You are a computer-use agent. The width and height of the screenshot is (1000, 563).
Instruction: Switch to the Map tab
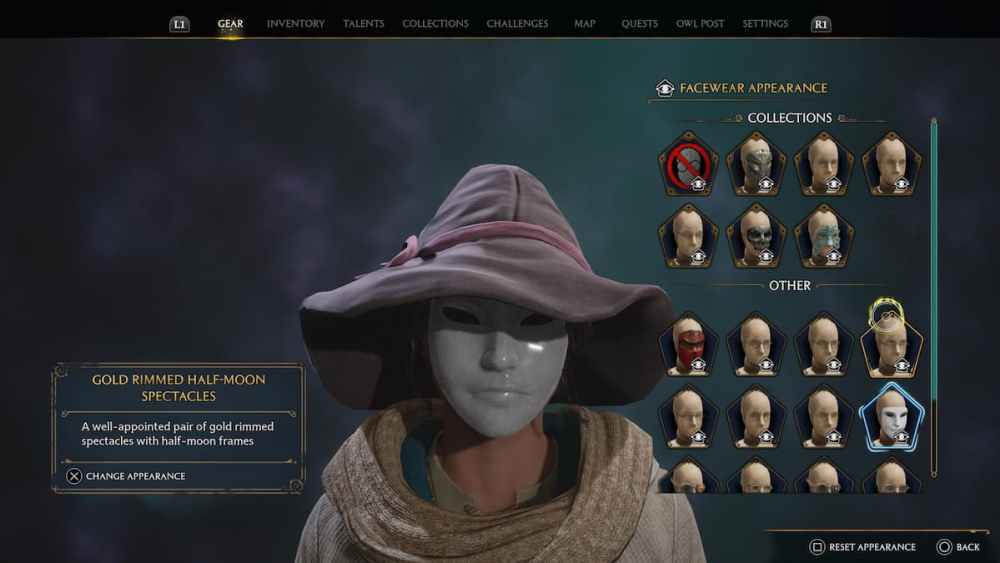[585, 23]
